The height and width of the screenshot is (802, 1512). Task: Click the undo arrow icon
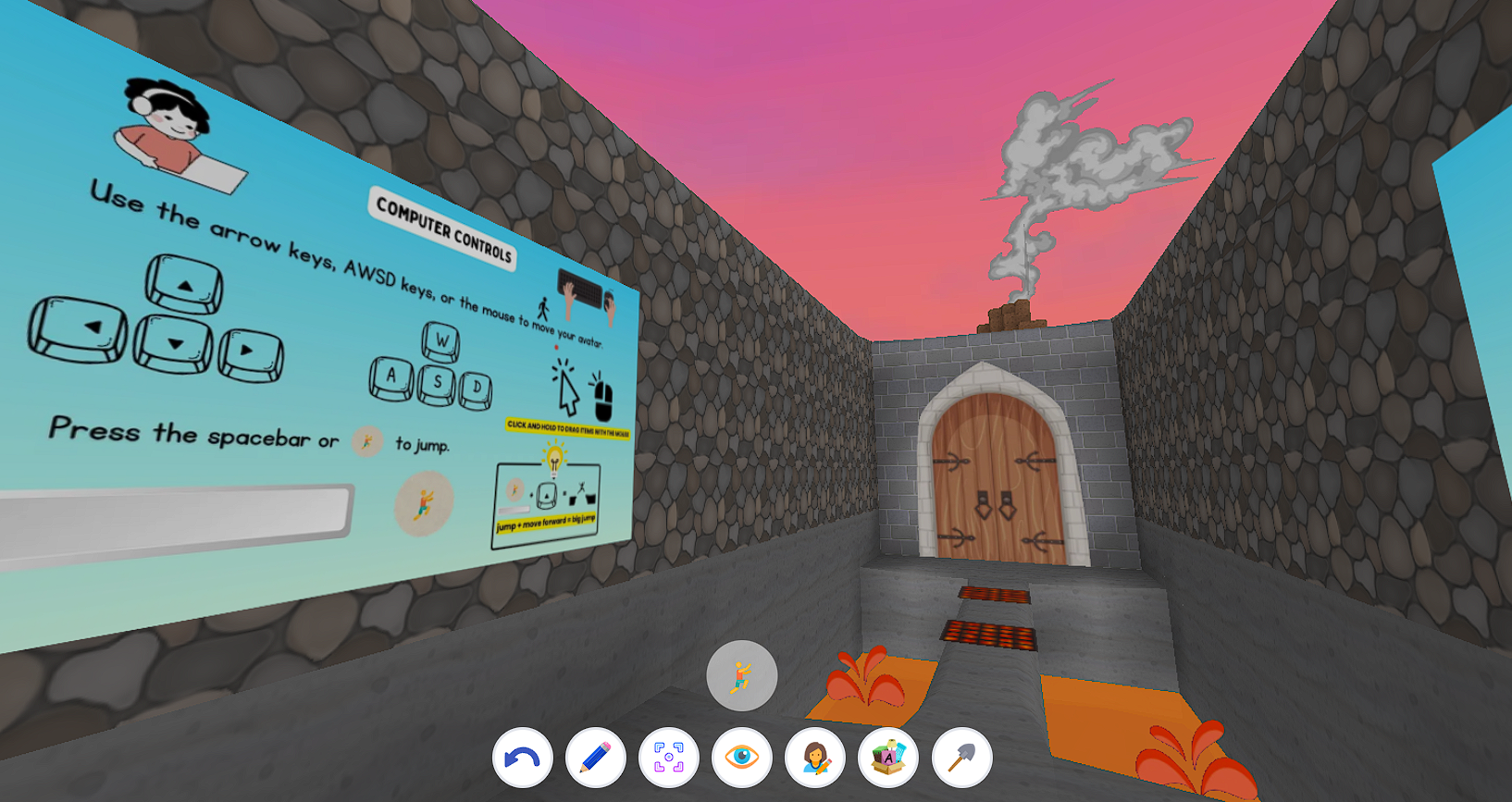pos(523,757)
